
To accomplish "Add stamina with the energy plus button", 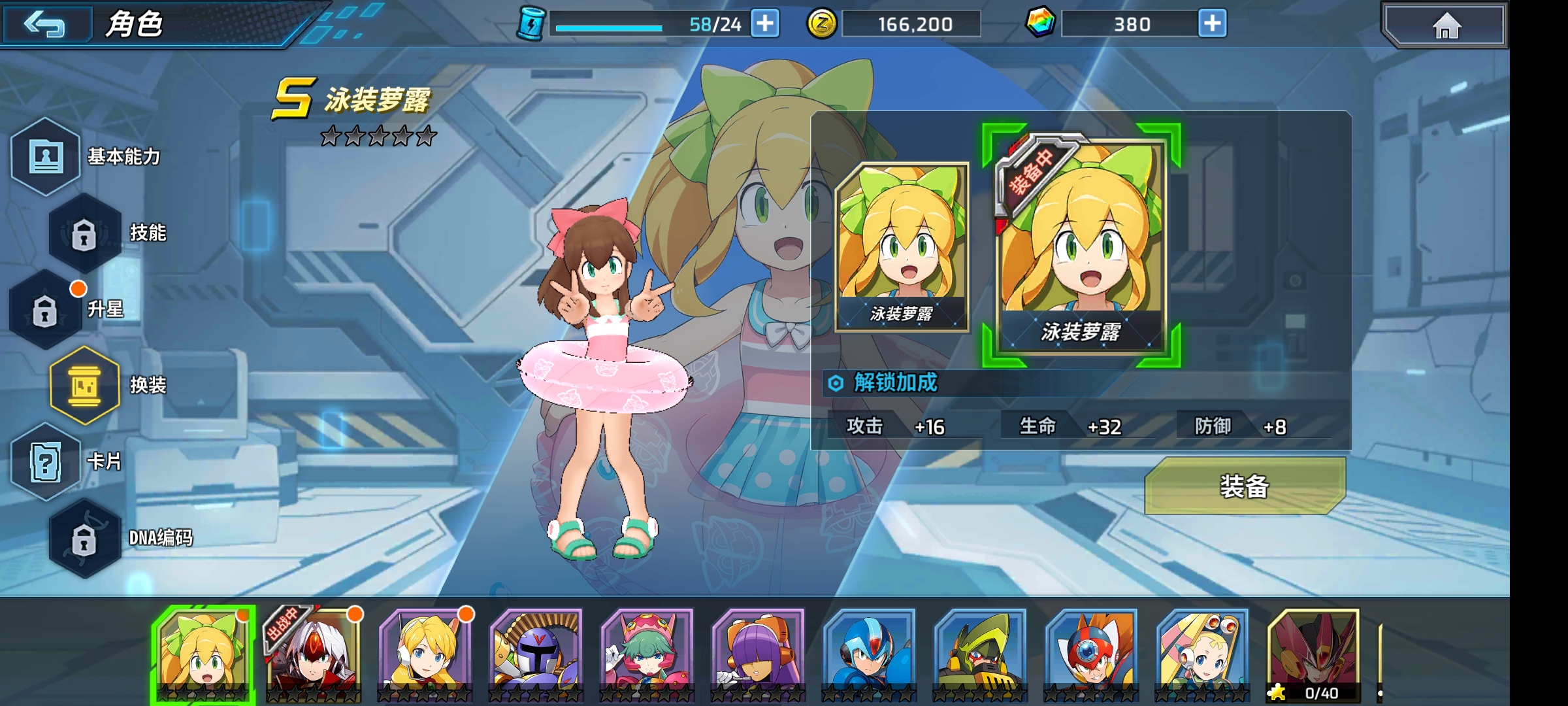I will [765, 24].
